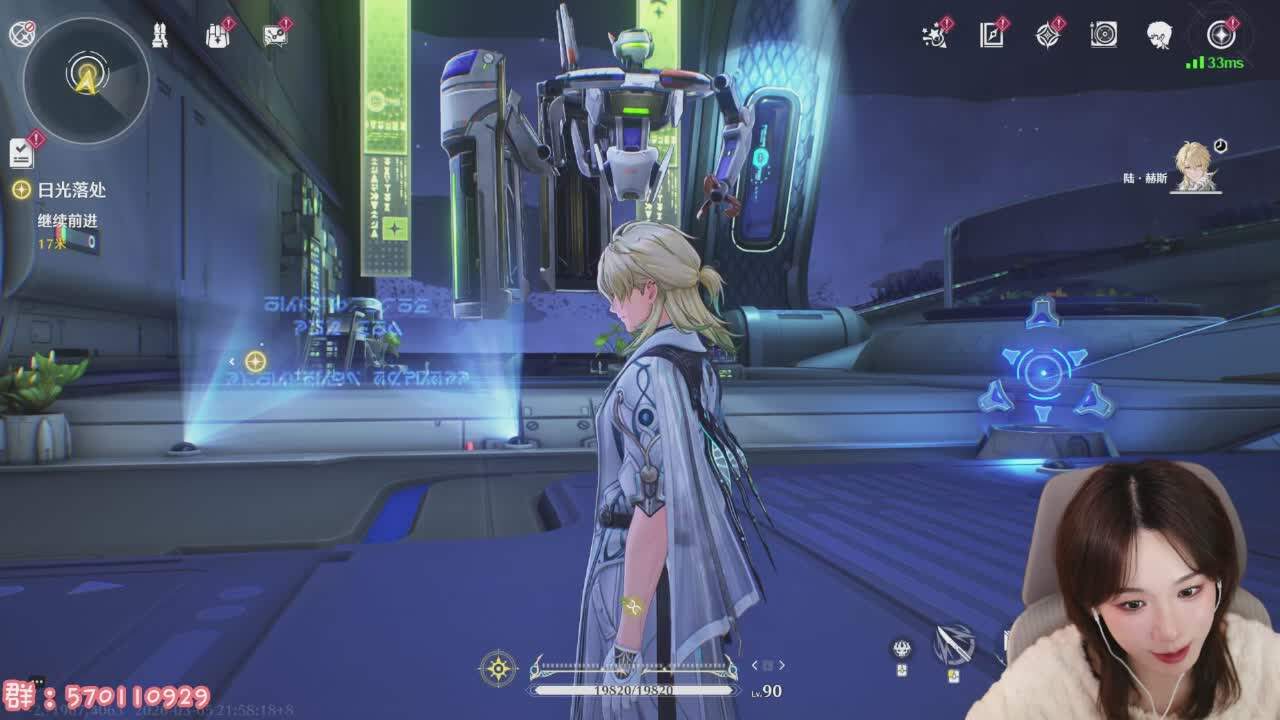Click the globe icon beside the minimap
Viewport: 1280px width, 720px height.
(x=22, y=34)
